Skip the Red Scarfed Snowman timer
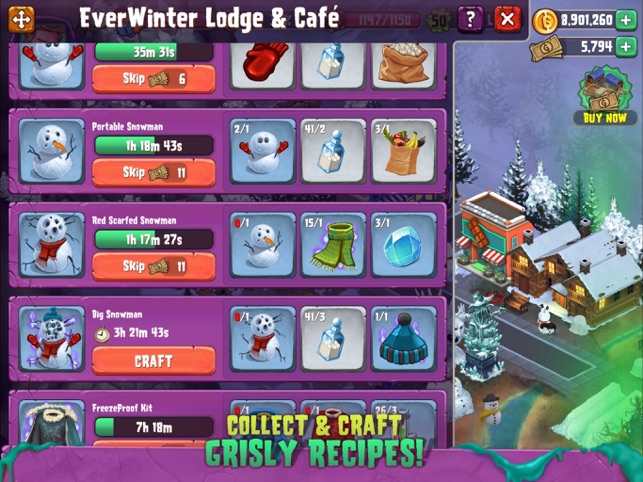 [x=153, y=266]
